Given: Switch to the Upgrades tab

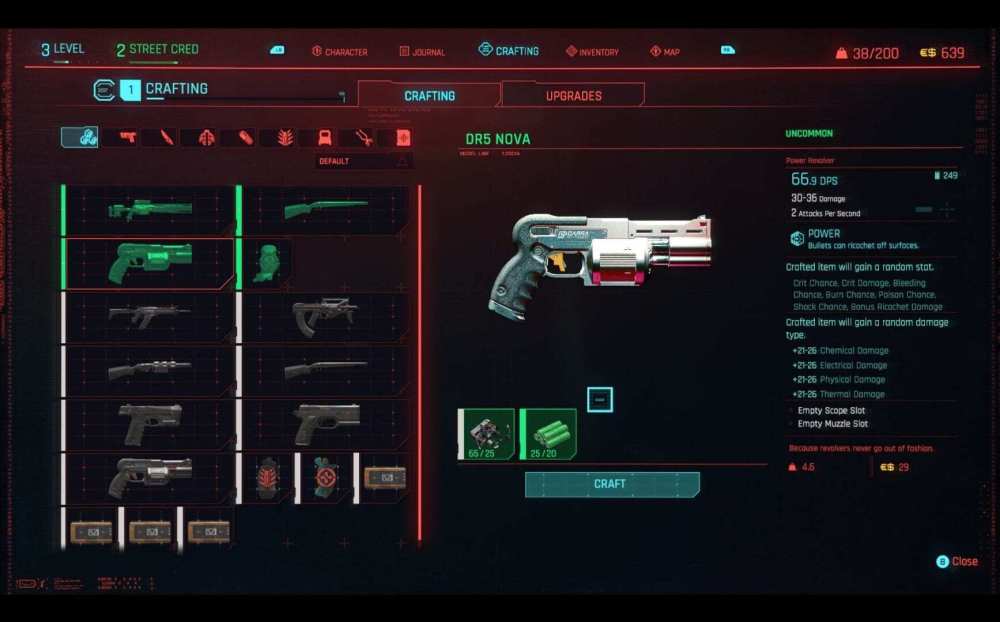Looking at the screenshot, I should pos(573,96).
